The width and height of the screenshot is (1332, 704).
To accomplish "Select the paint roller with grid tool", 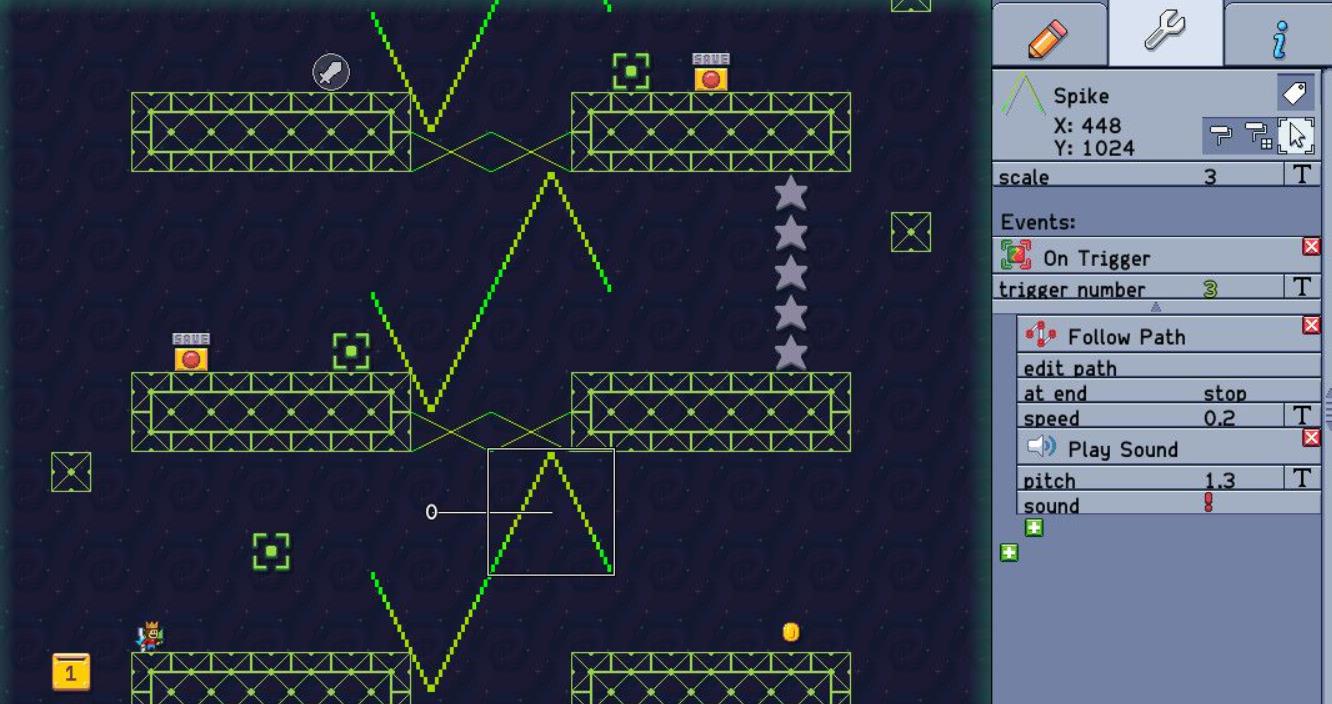I will (1257, 135).
